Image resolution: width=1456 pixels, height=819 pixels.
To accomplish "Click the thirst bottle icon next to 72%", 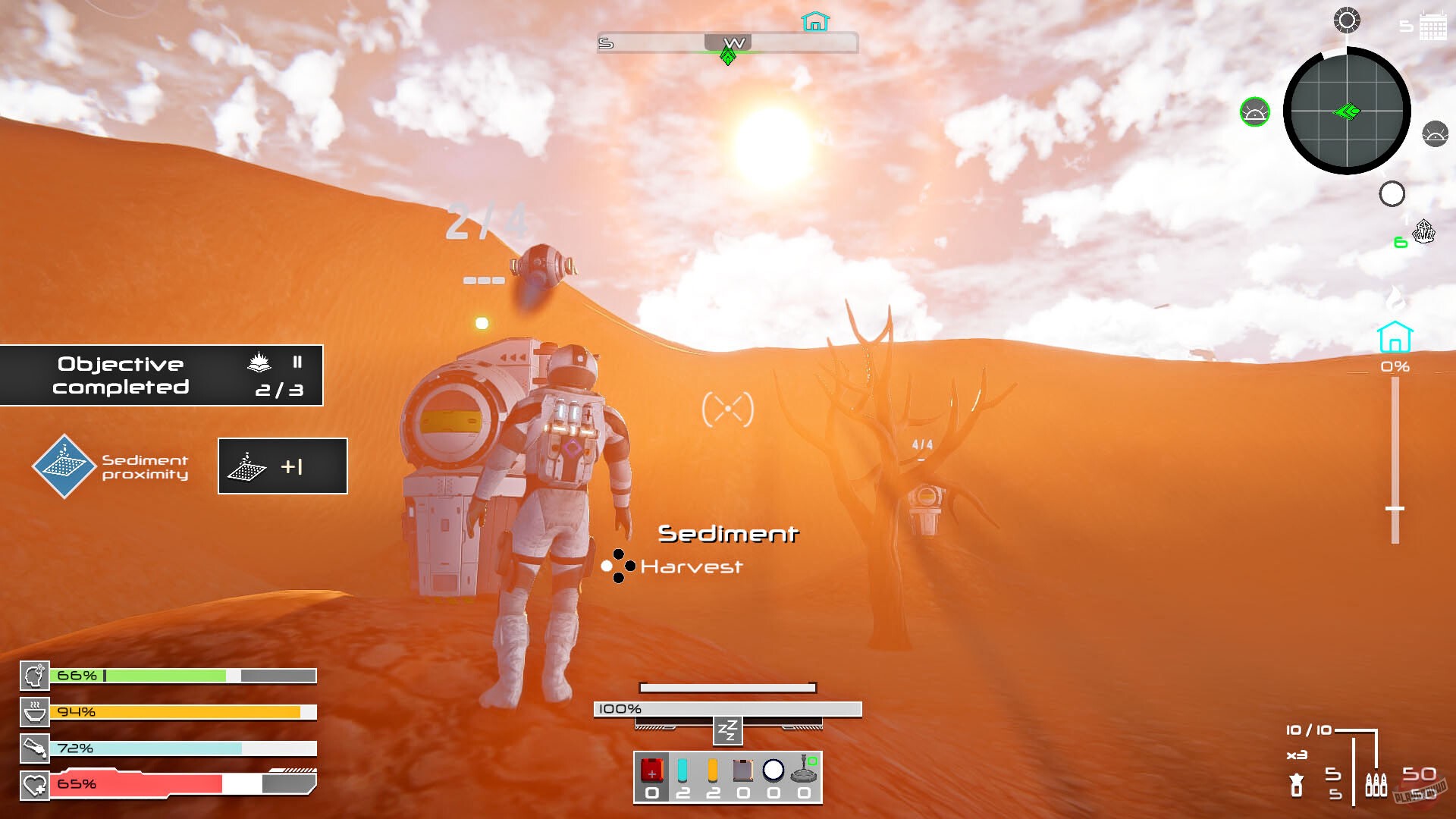I will (x=35, y=748).
